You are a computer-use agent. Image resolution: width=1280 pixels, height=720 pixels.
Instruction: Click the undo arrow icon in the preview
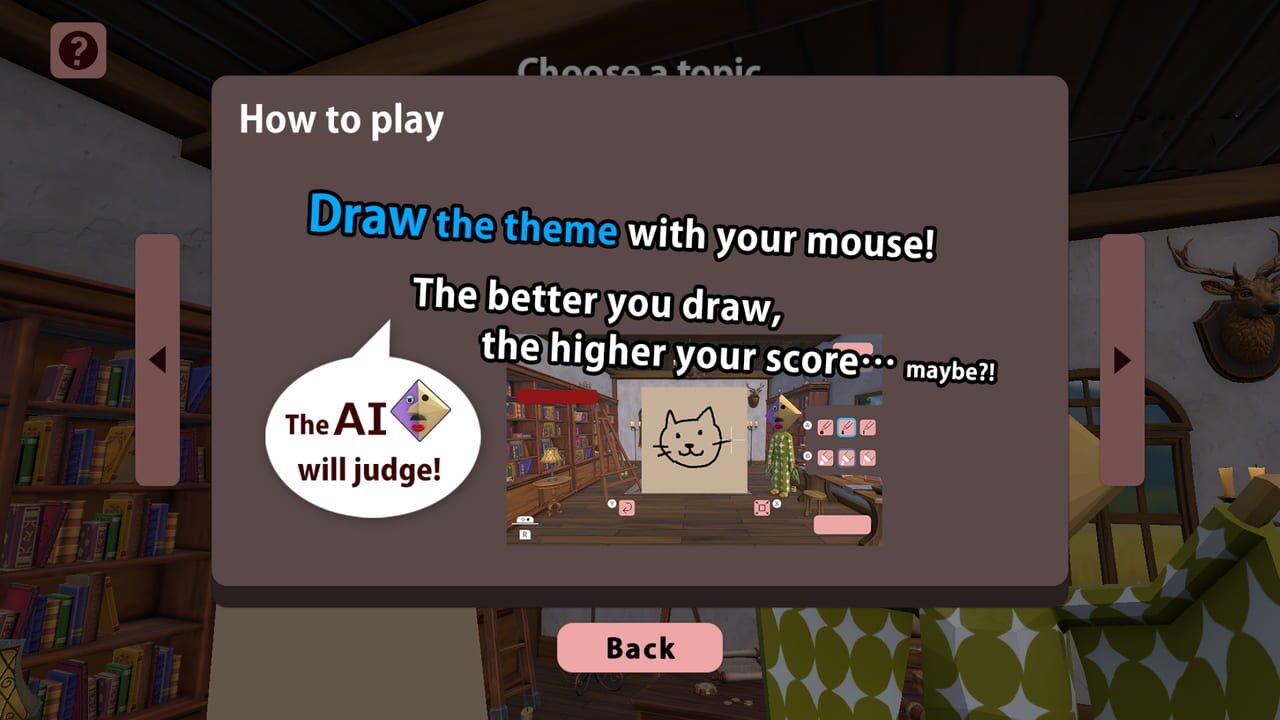click(x=627, y=509)
